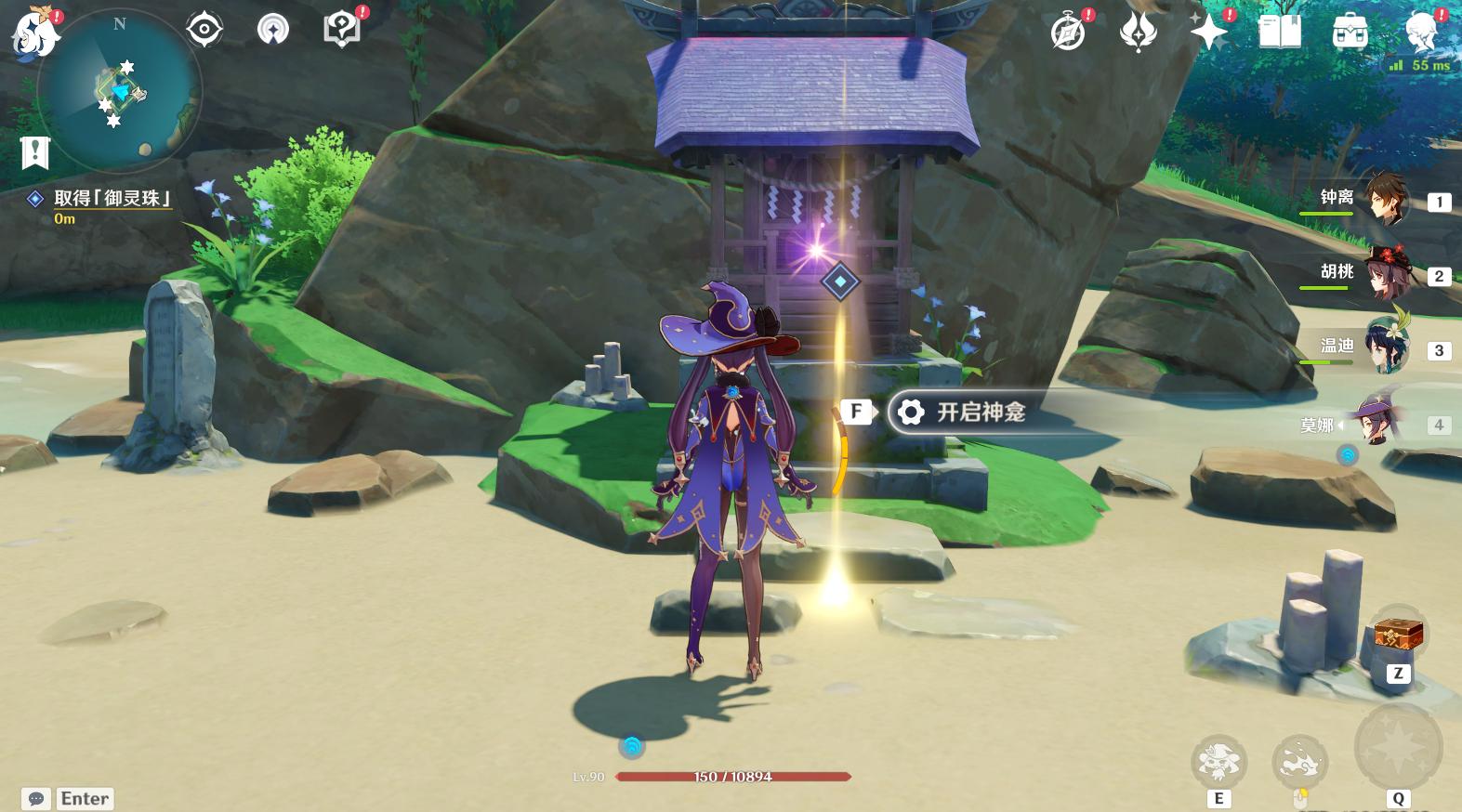Open the wish star icon

(x=1209, y=33)
